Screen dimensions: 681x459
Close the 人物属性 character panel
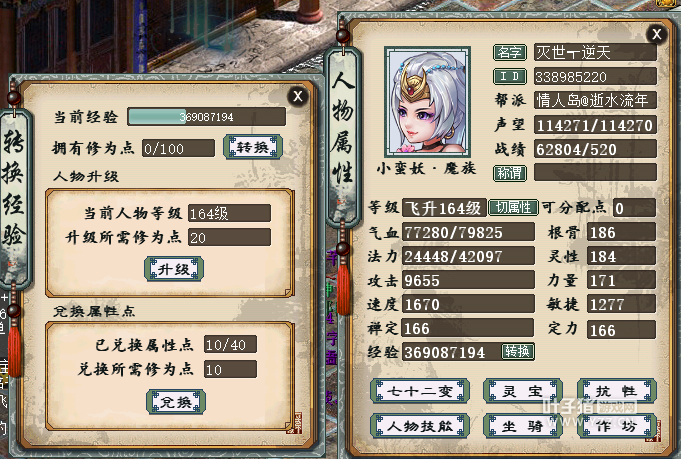pos(656,34)
